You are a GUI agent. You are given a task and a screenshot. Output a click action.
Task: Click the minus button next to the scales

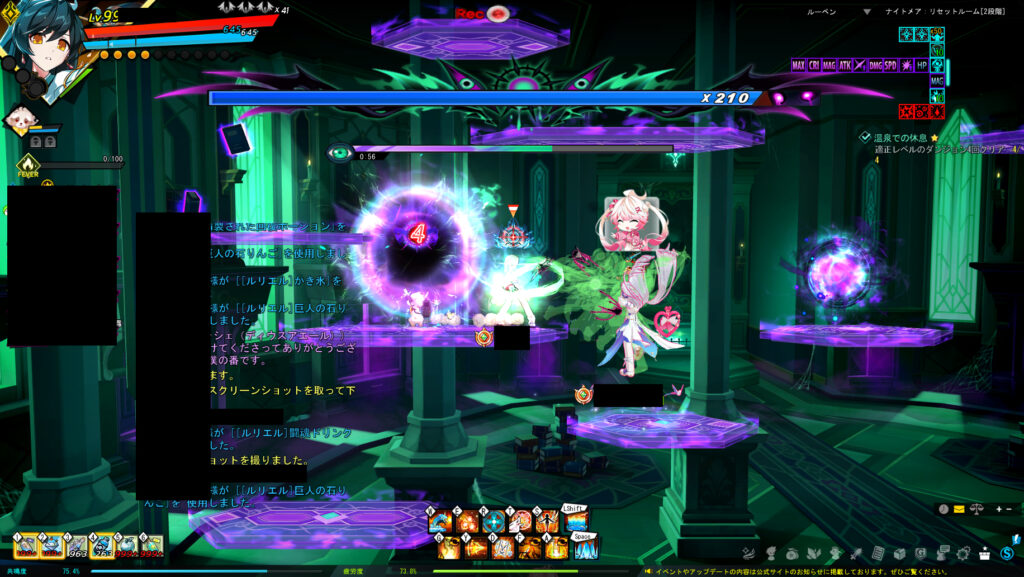pyautogui.click(x=1008, y=509)
